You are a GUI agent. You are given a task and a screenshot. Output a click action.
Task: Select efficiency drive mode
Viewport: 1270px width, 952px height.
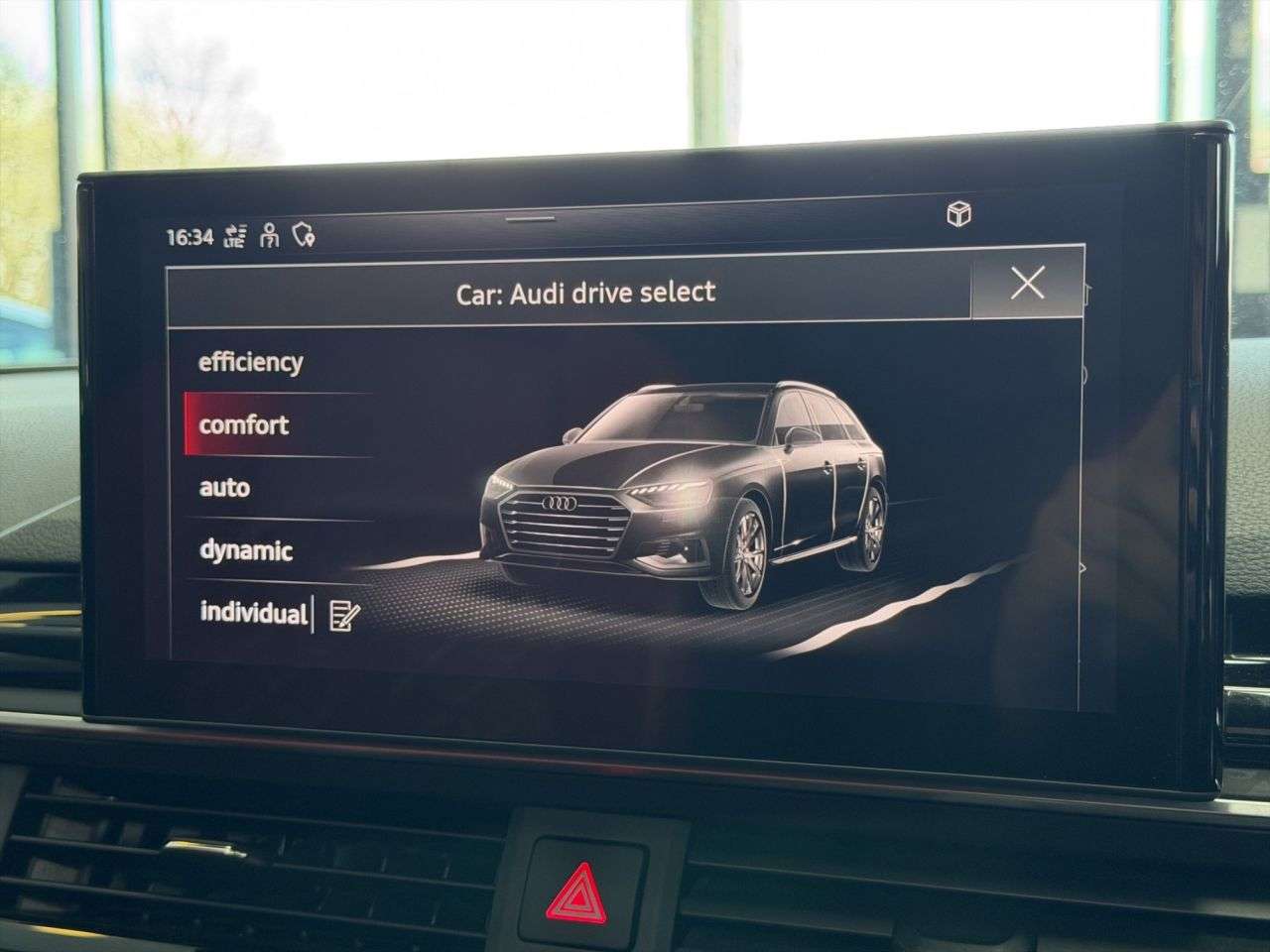coord(251,362)
